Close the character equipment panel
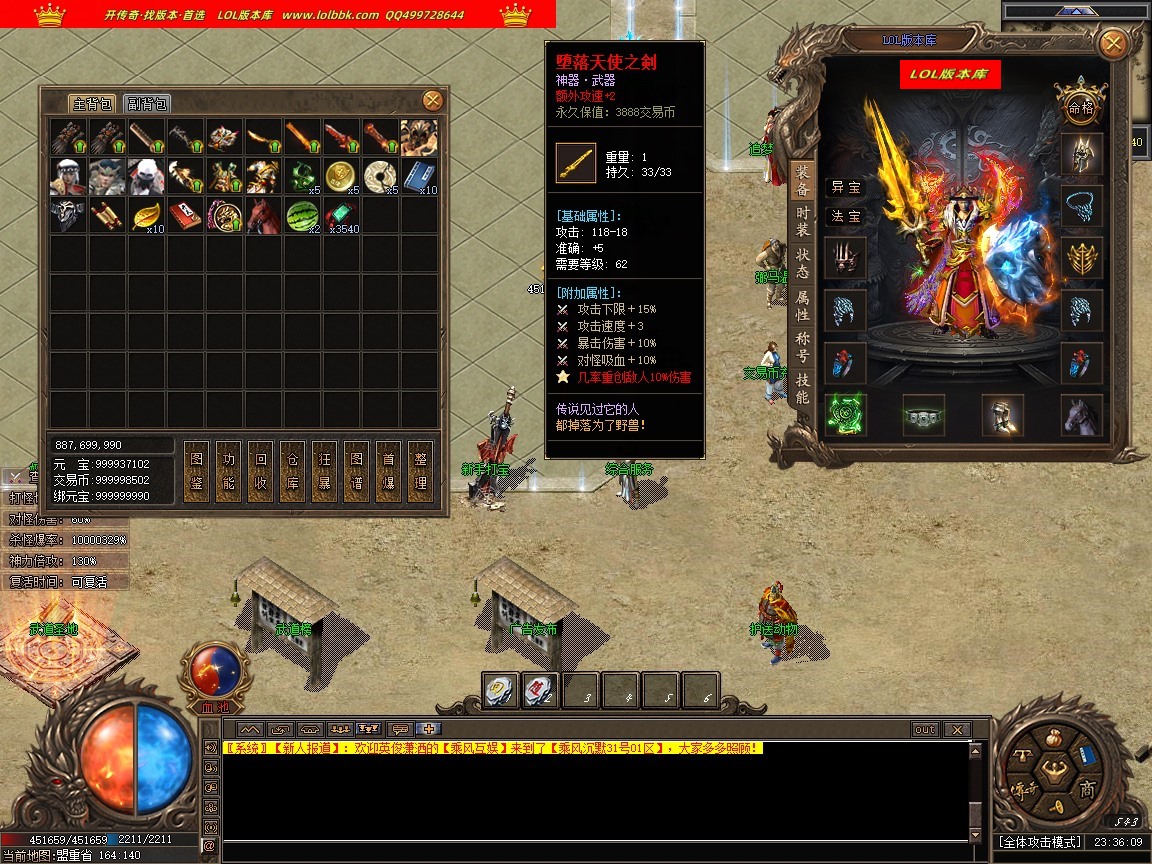 [1112, 44]
